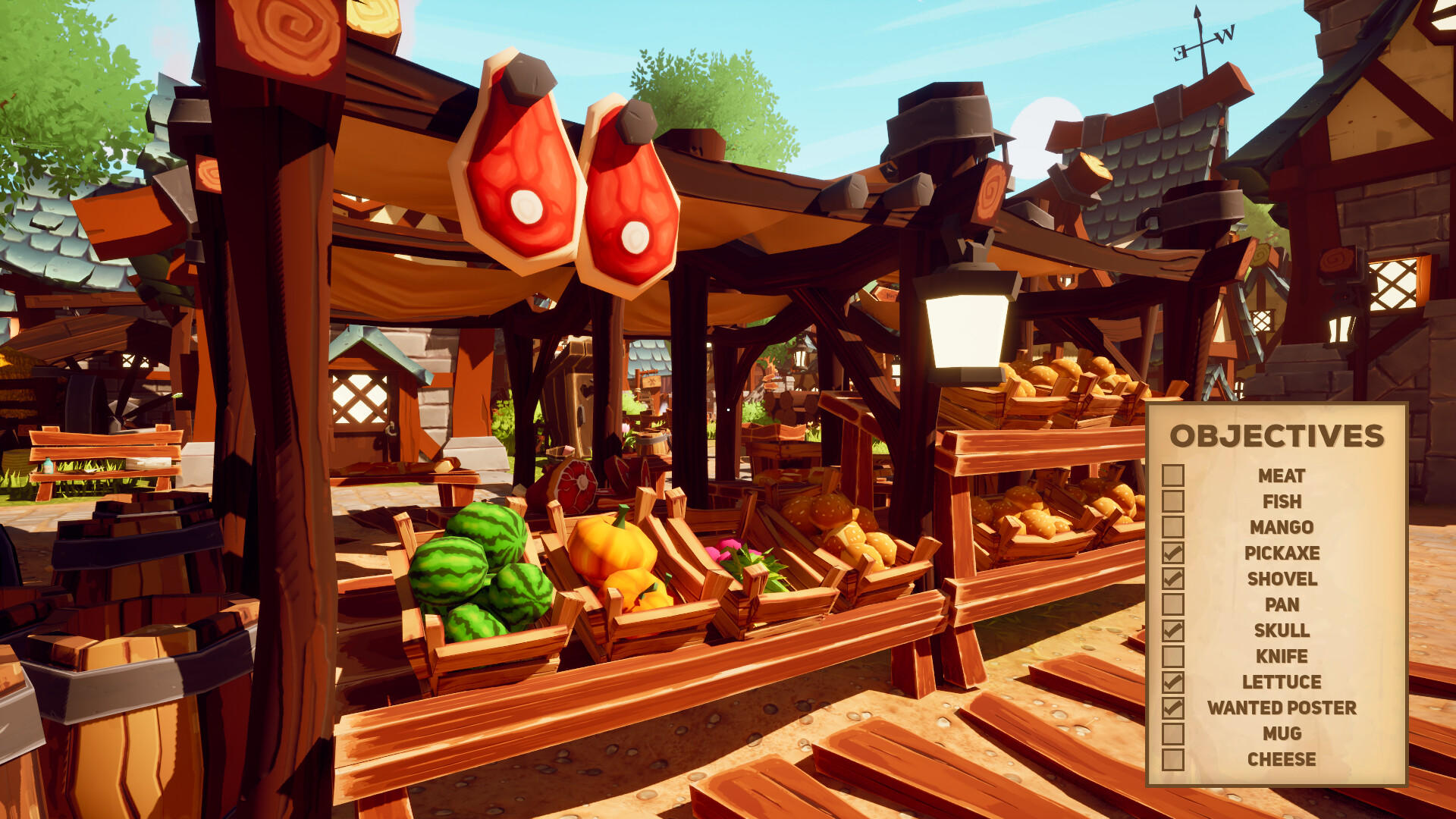The image size is (1456, 819).
Task: Uncheck the PICKAXE objective checkbox
Action: (x=1172, y=554)
